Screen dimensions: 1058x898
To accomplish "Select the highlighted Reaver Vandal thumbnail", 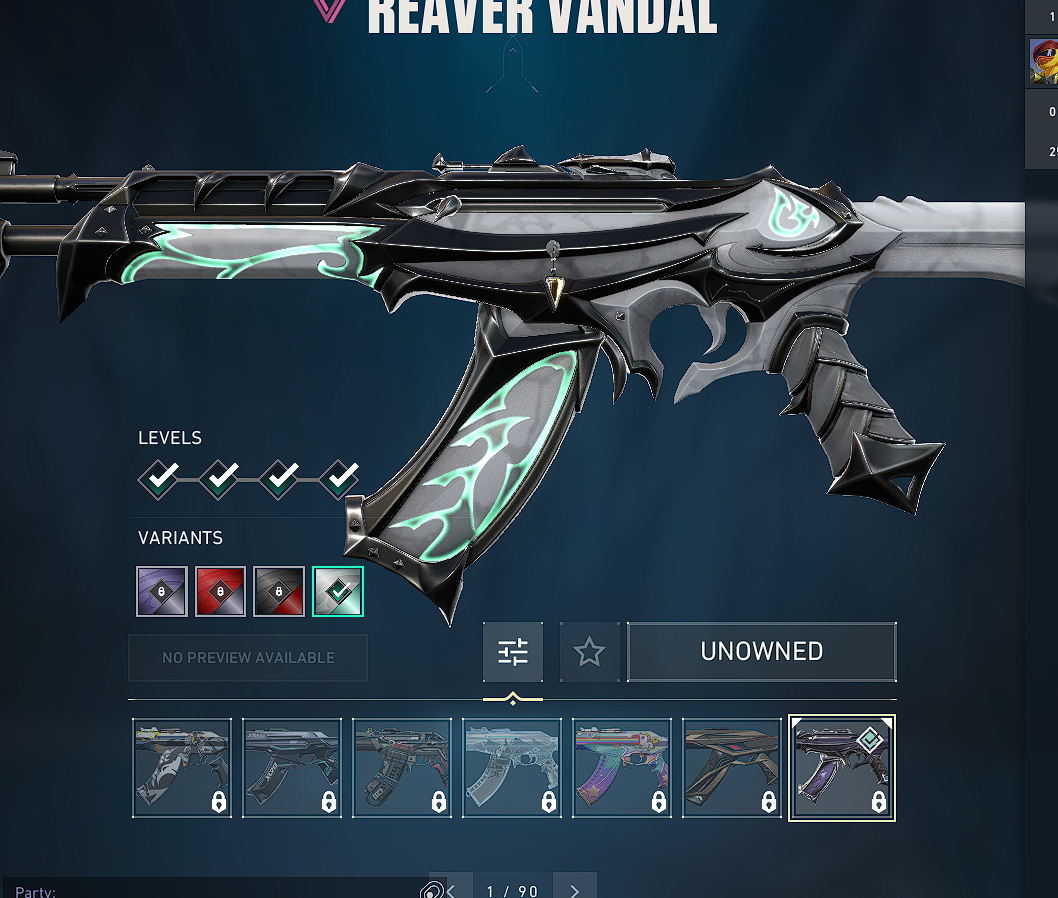I will point(842,768).
